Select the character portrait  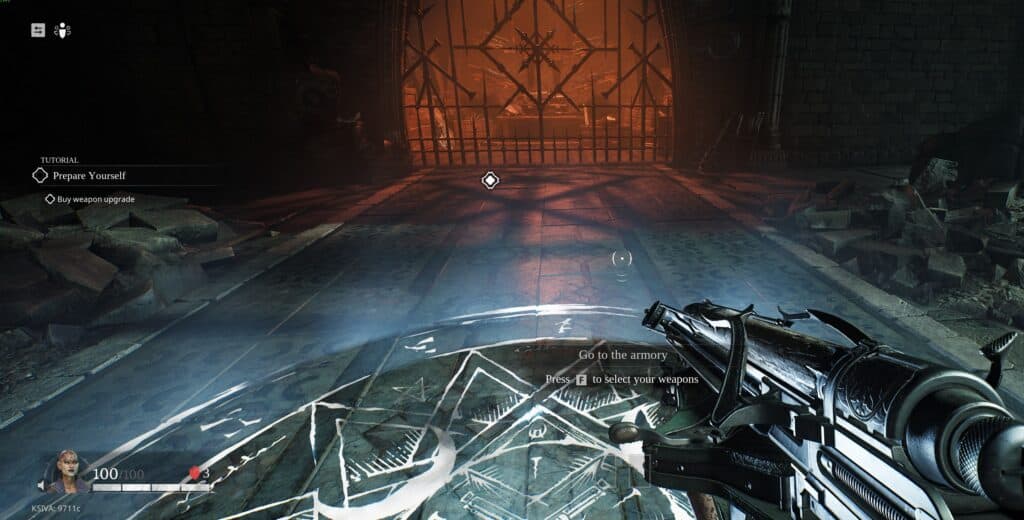69,473
